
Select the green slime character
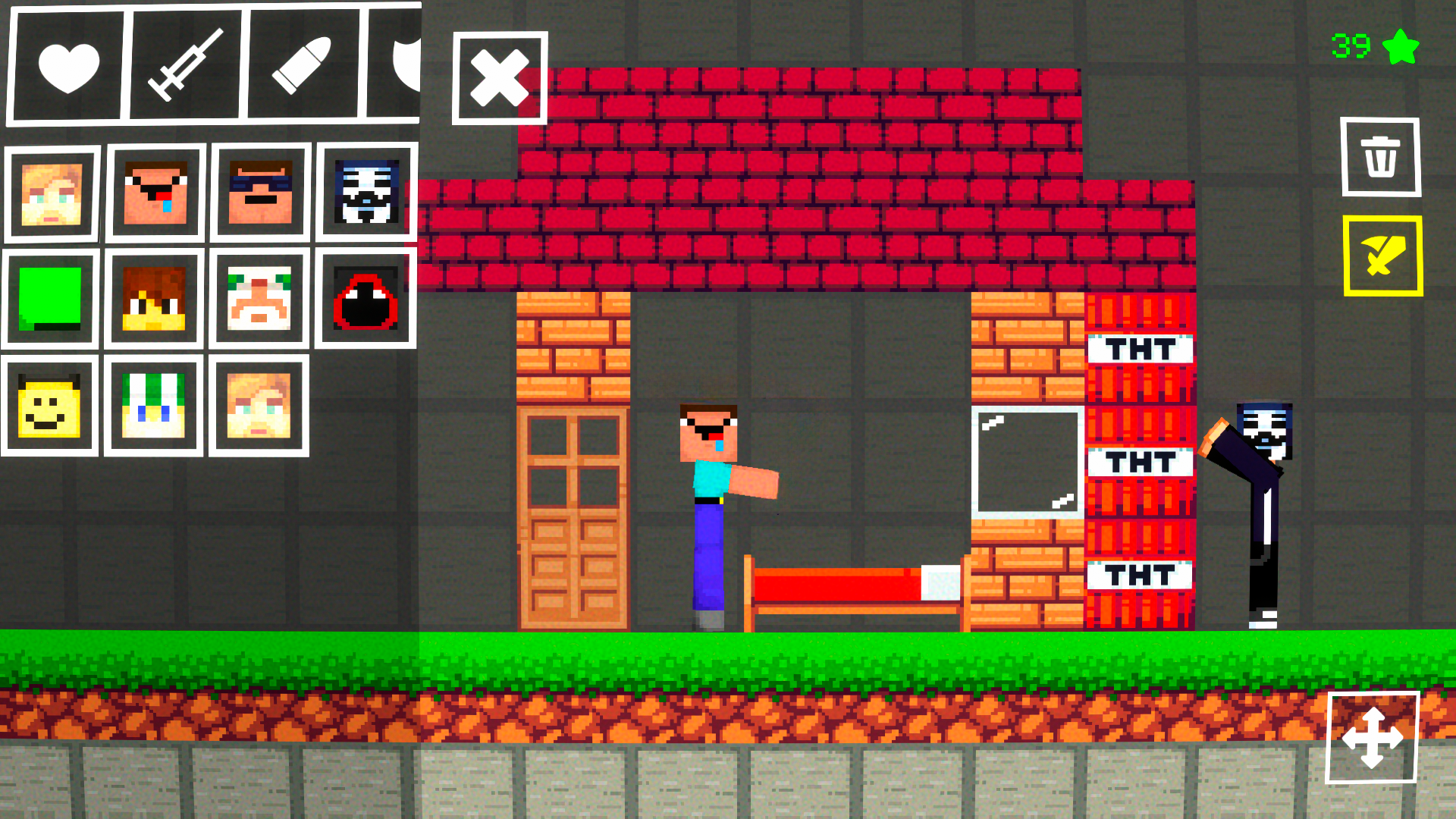[50, 298]
